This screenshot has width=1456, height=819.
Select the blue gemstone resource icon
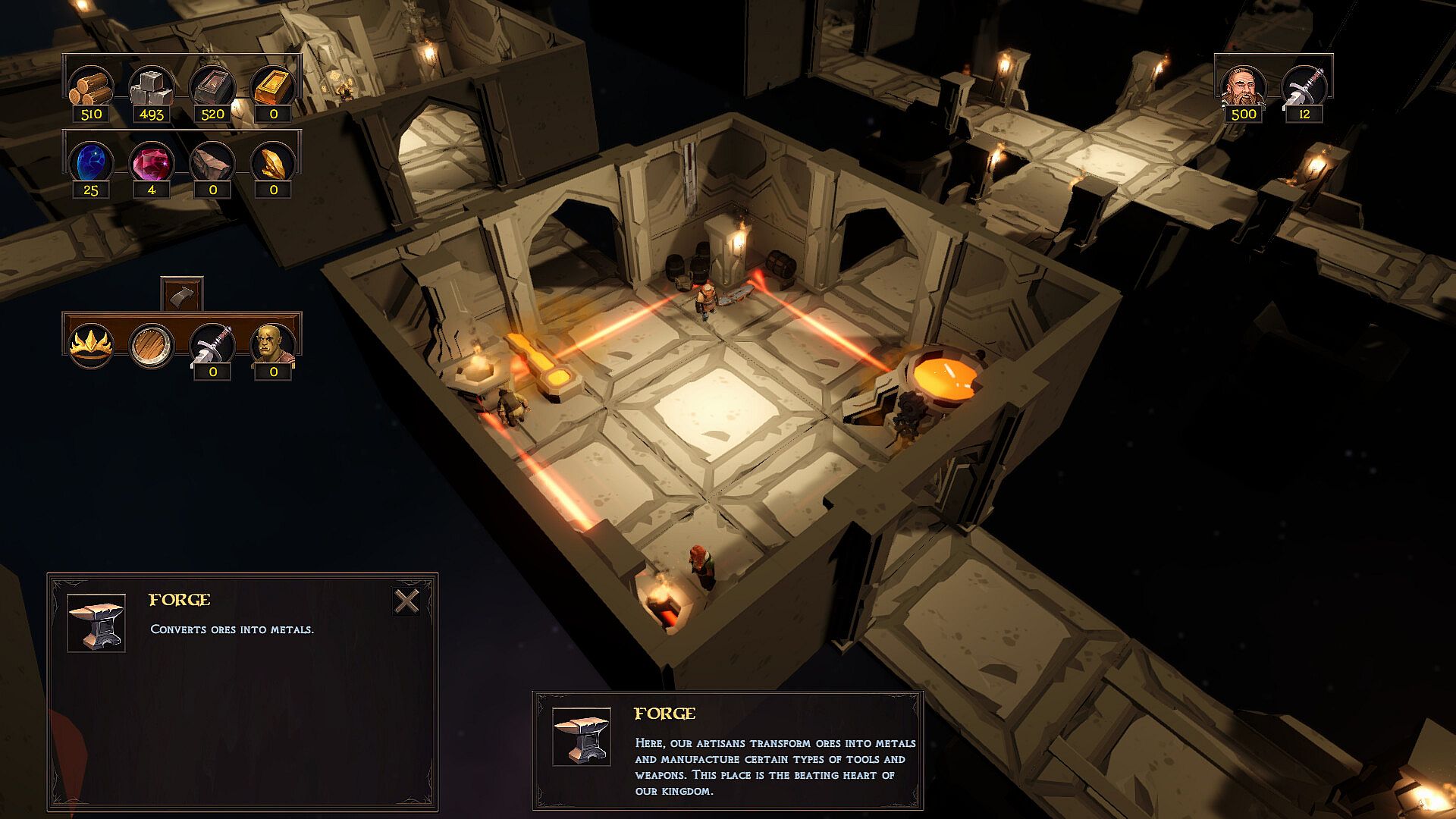point(91,162)
